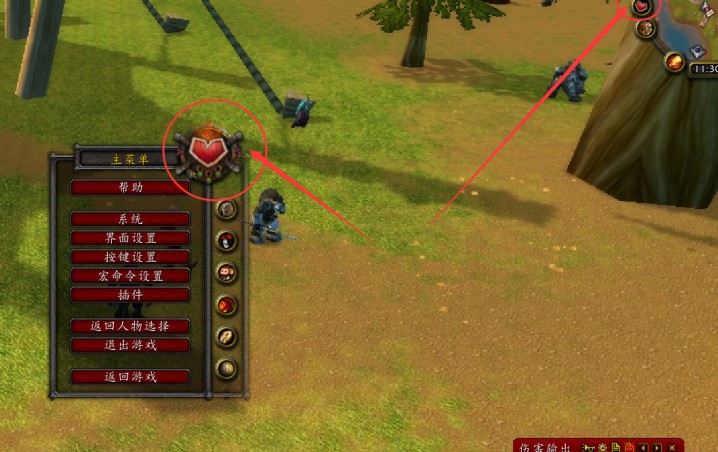Screen dimensions: 718x452
Task: Open the 帮助 (Help) menu entry
Action: tap(130, 187)
